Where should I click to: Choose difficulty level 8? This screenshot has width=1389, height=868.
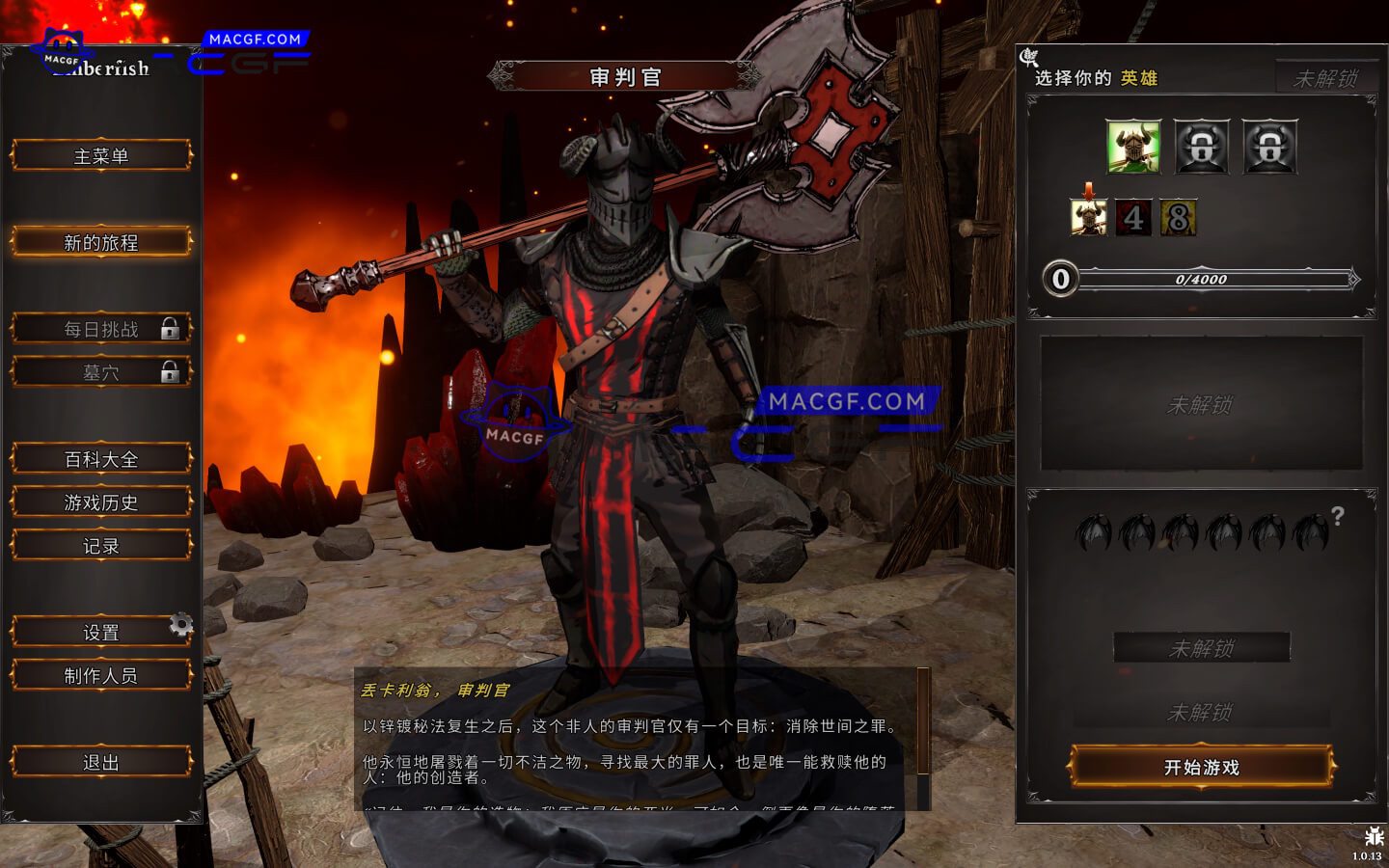1179,218
